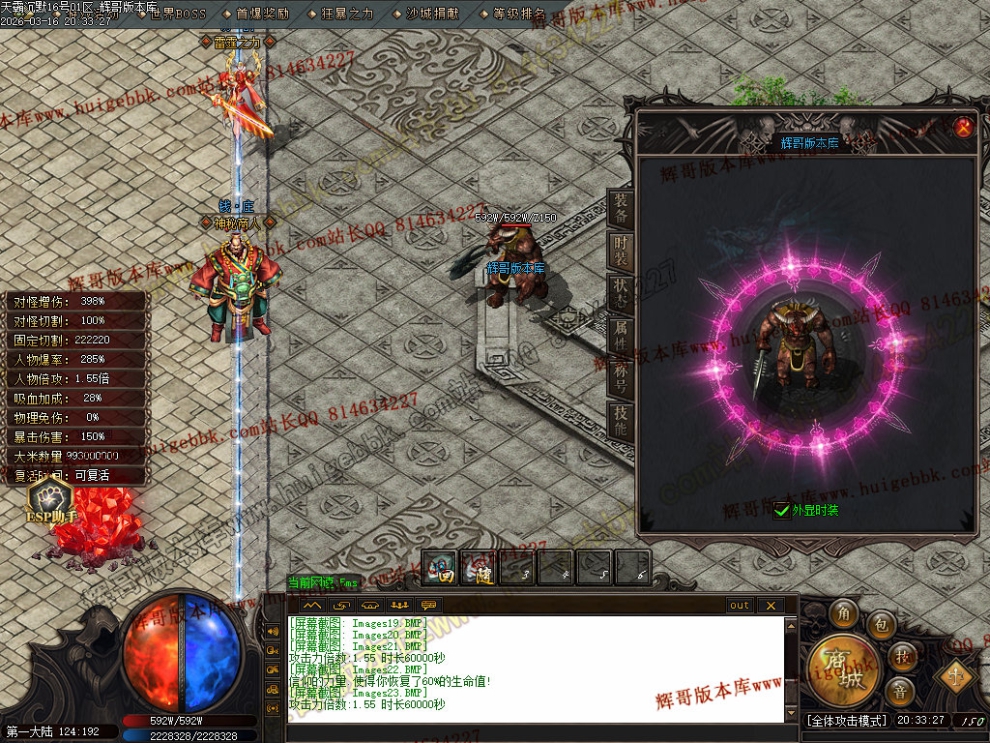Open skills with the 技 round button
990x743 pixels.
(902, 656)
